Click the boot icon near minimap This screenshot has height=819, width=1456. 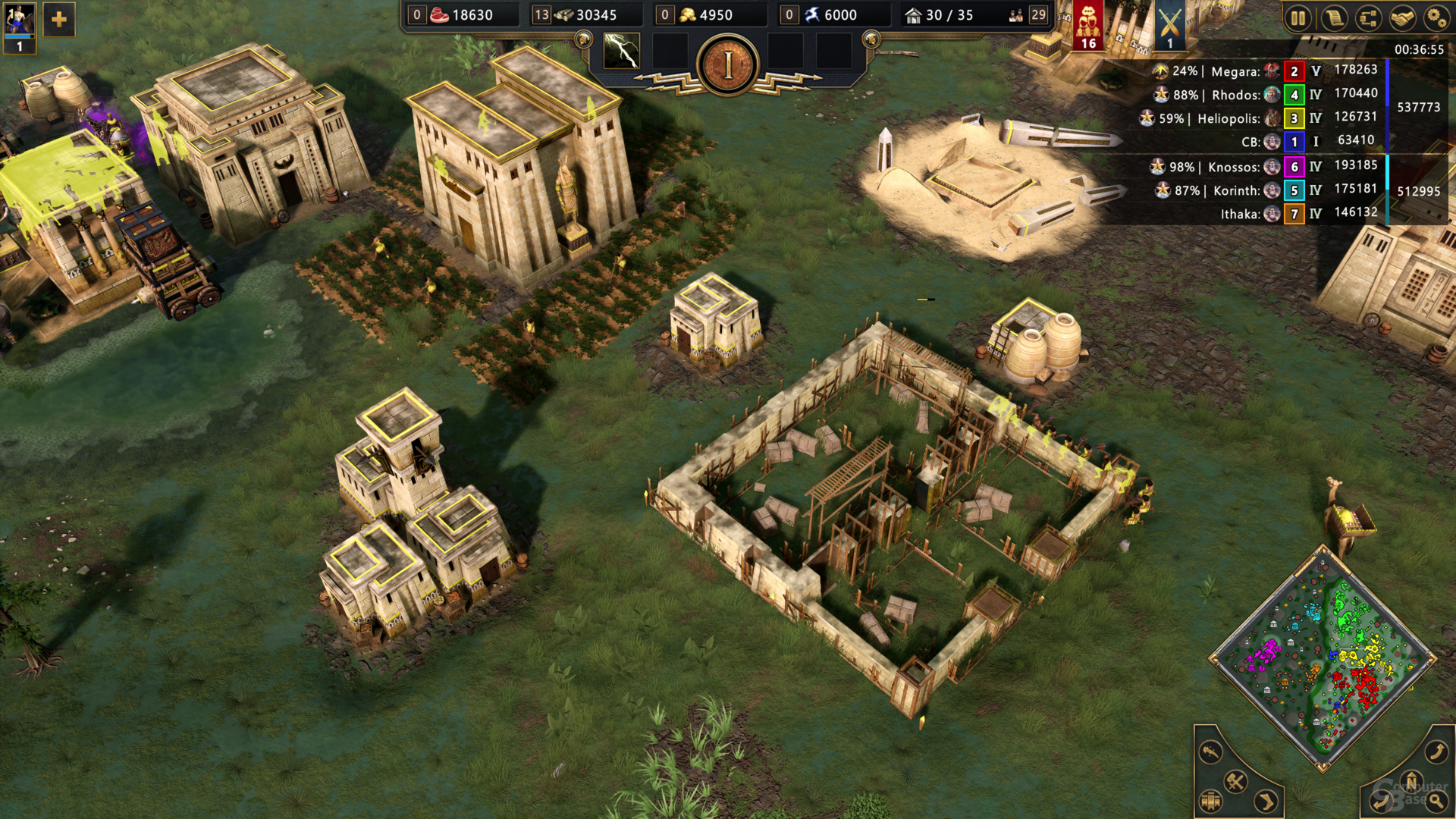(x=1265, y=800)
